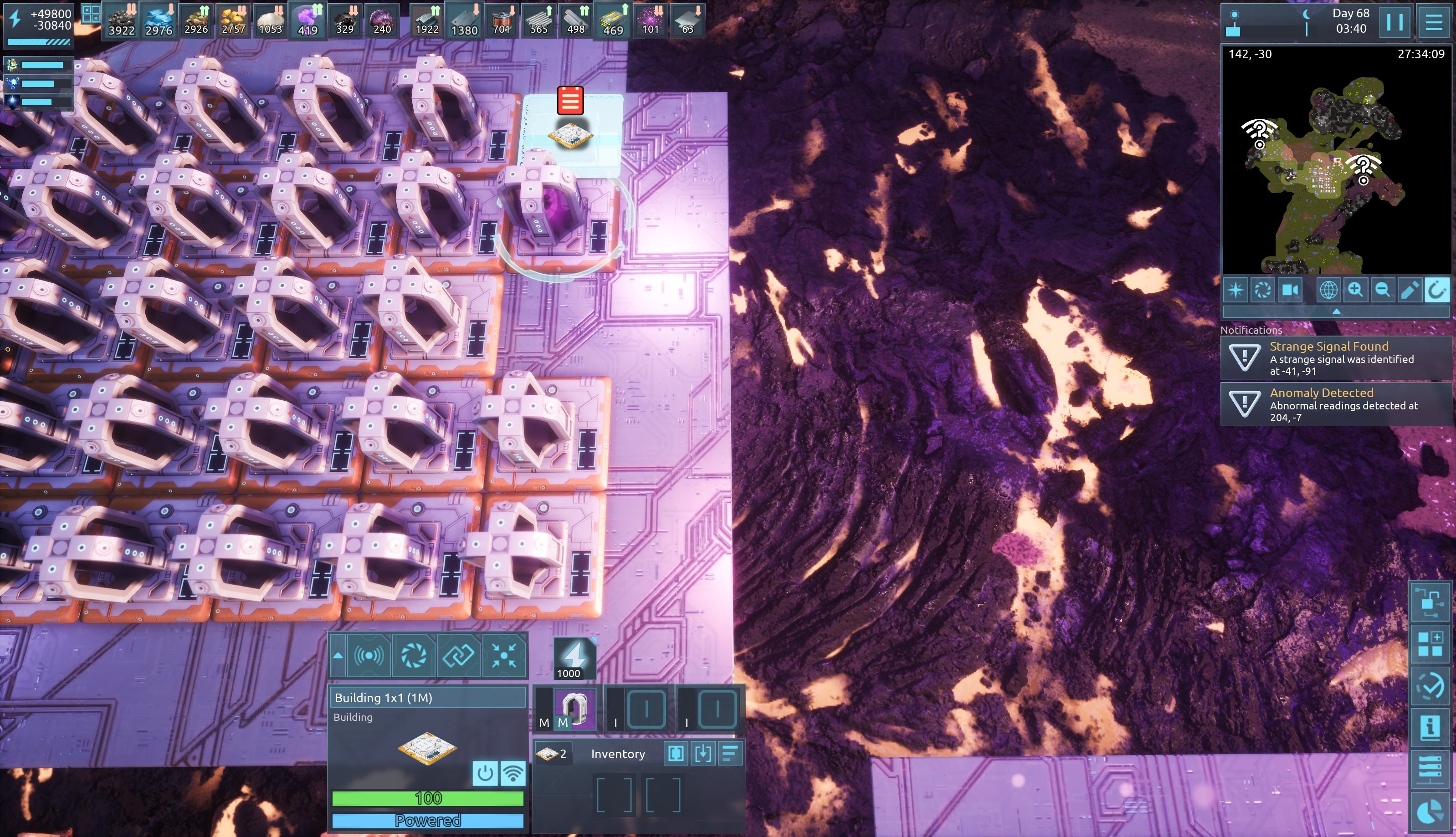
Task: Click the minimap zoom-out magnifier
Action: click(1382, 290)
